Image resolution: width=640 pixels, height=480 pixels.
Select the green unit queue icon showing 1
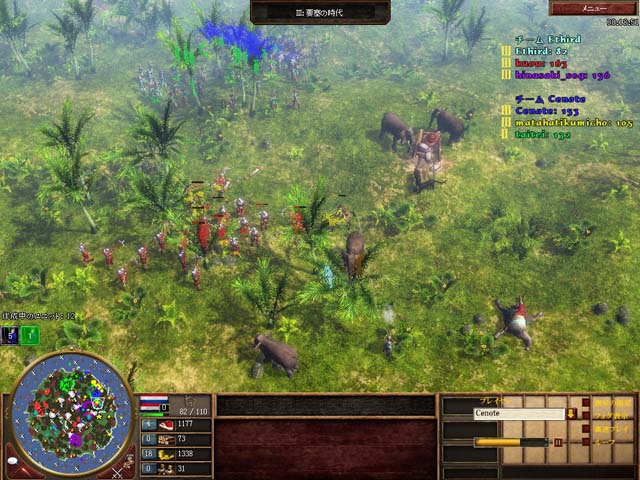click(x=31, y=336)
